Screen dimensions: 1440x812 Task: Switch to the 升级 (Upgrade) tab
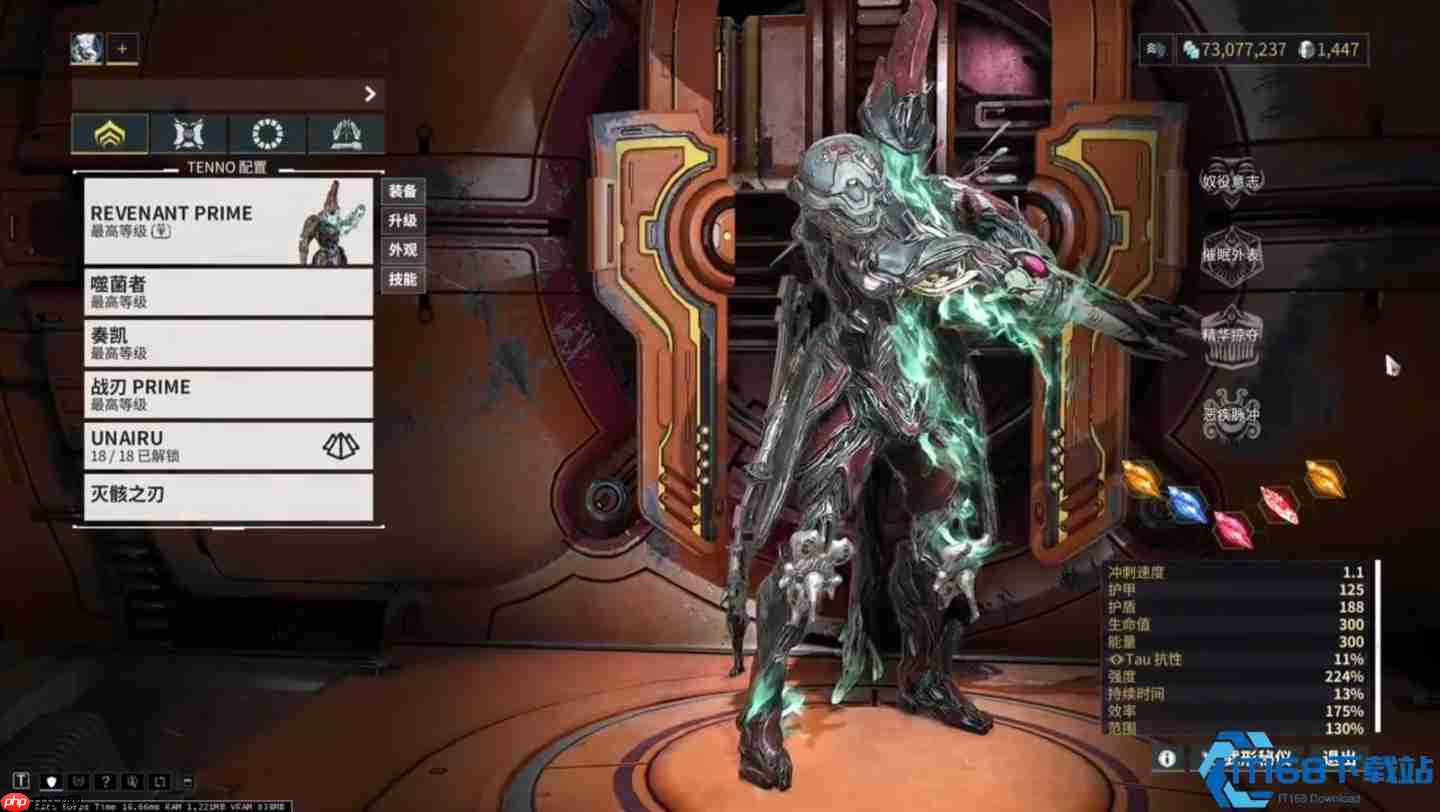click(x=404, y=221)
